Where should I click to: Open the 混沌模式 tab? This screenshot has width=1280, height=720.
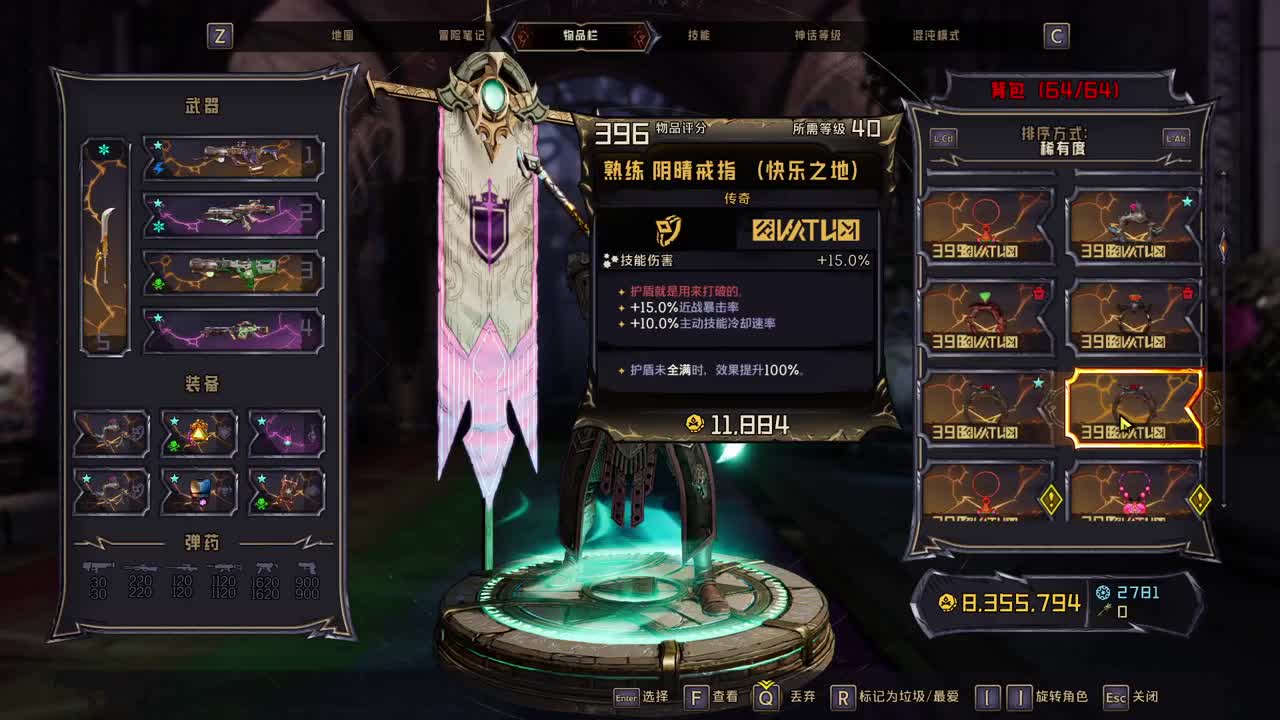[936, 35]
